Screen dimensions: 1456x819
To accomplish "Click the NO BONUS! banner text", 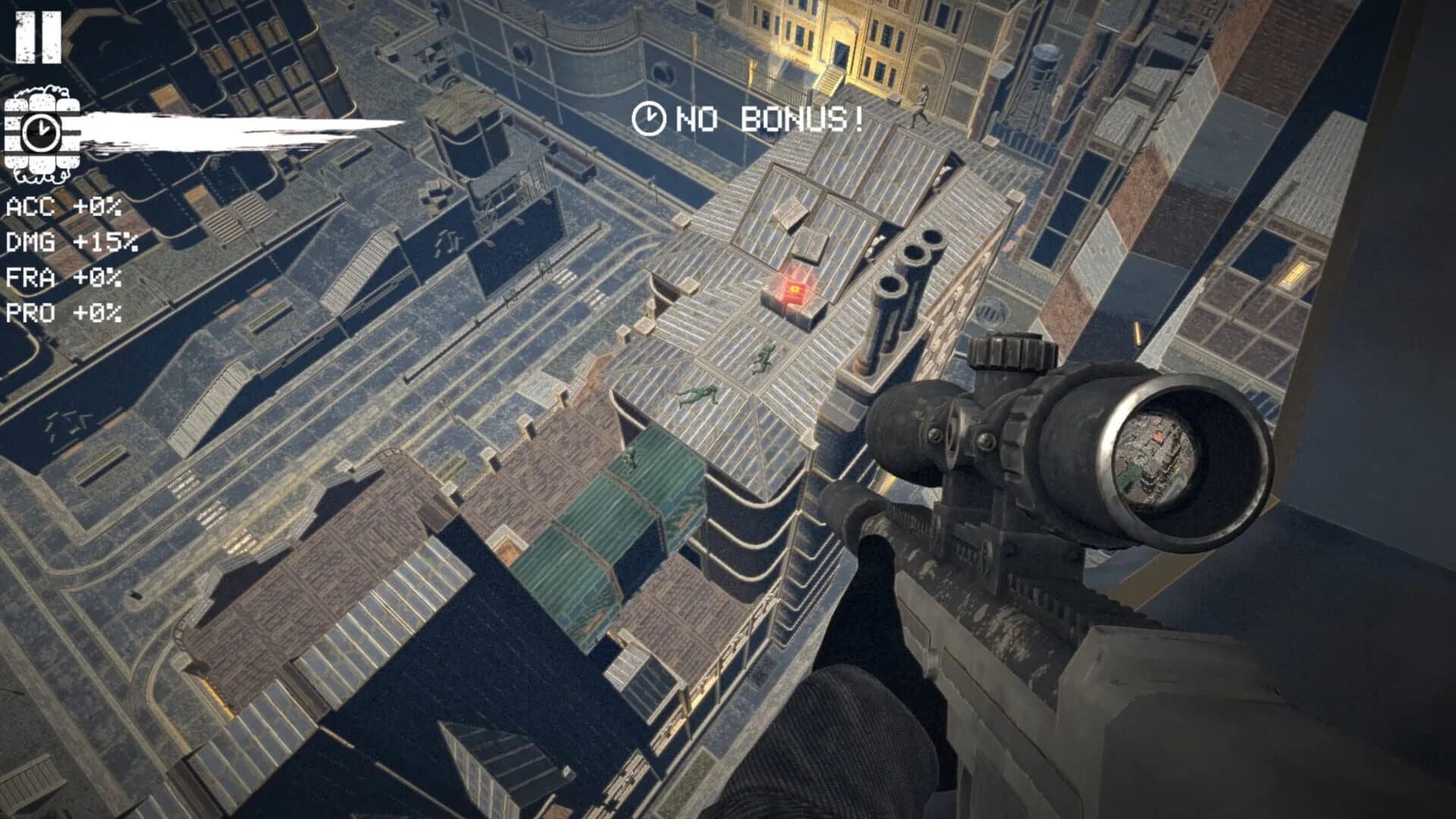I will point(766,119).
